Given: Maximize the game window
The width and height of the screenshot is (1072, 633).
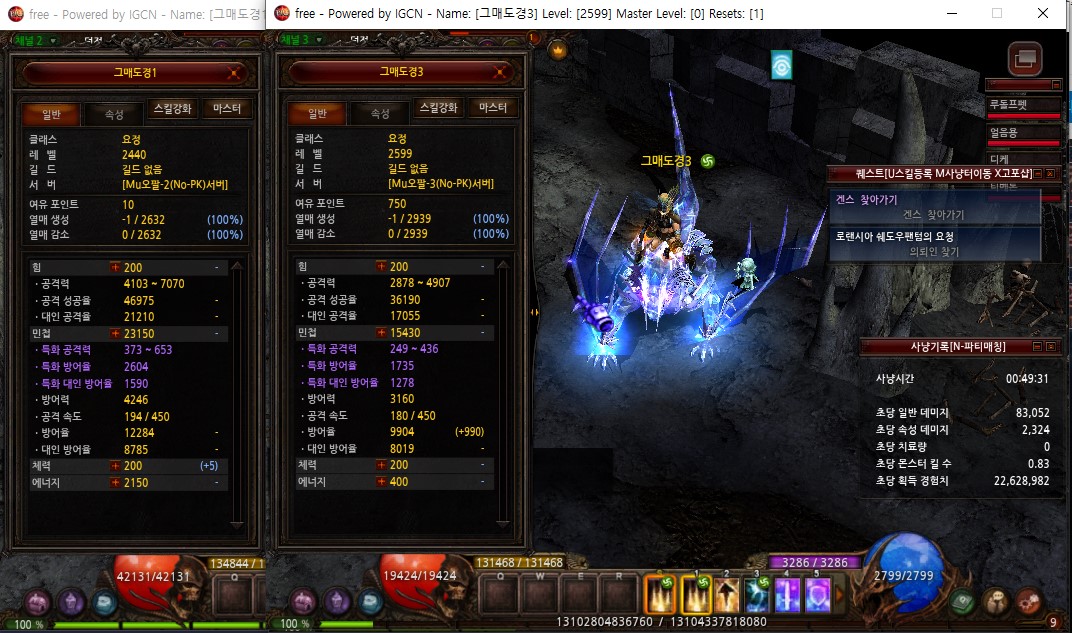Looking at the screenshot, I should point(997,14).
